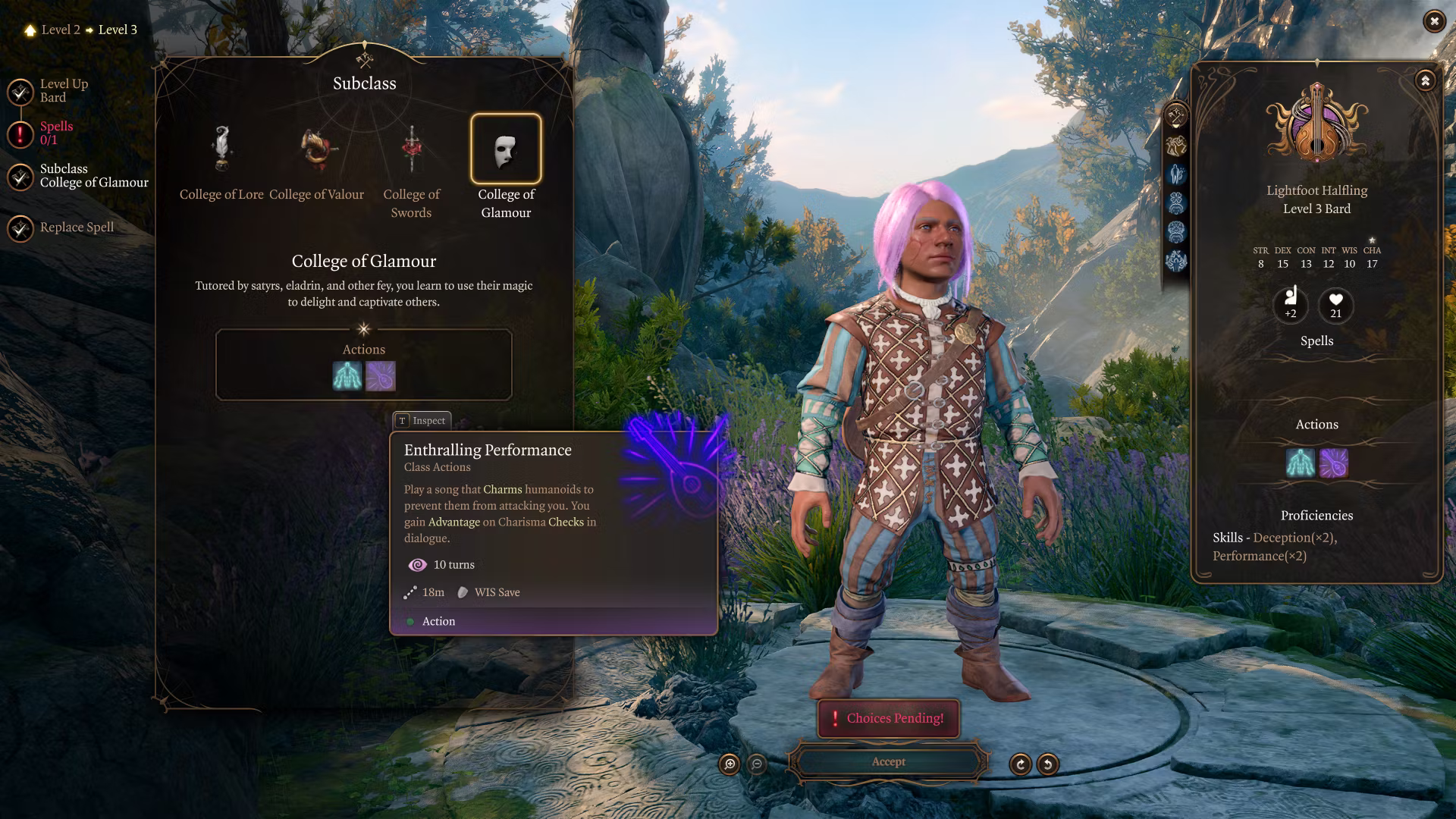Close the level up screen
This screenshot has height=819, width=1456.
1433,22
